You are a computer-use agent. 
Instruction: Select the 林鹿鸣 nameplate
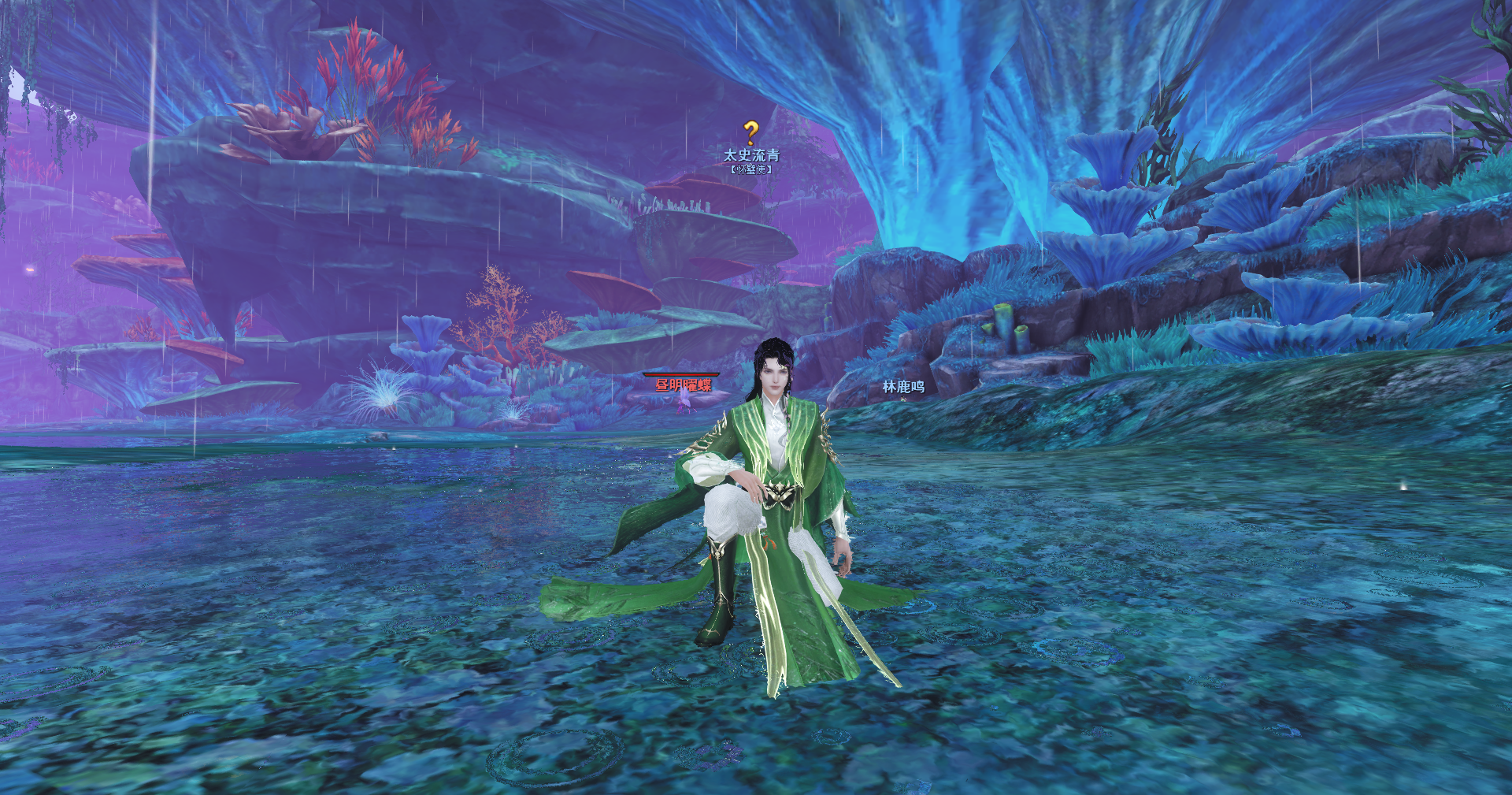click(902, 386)
